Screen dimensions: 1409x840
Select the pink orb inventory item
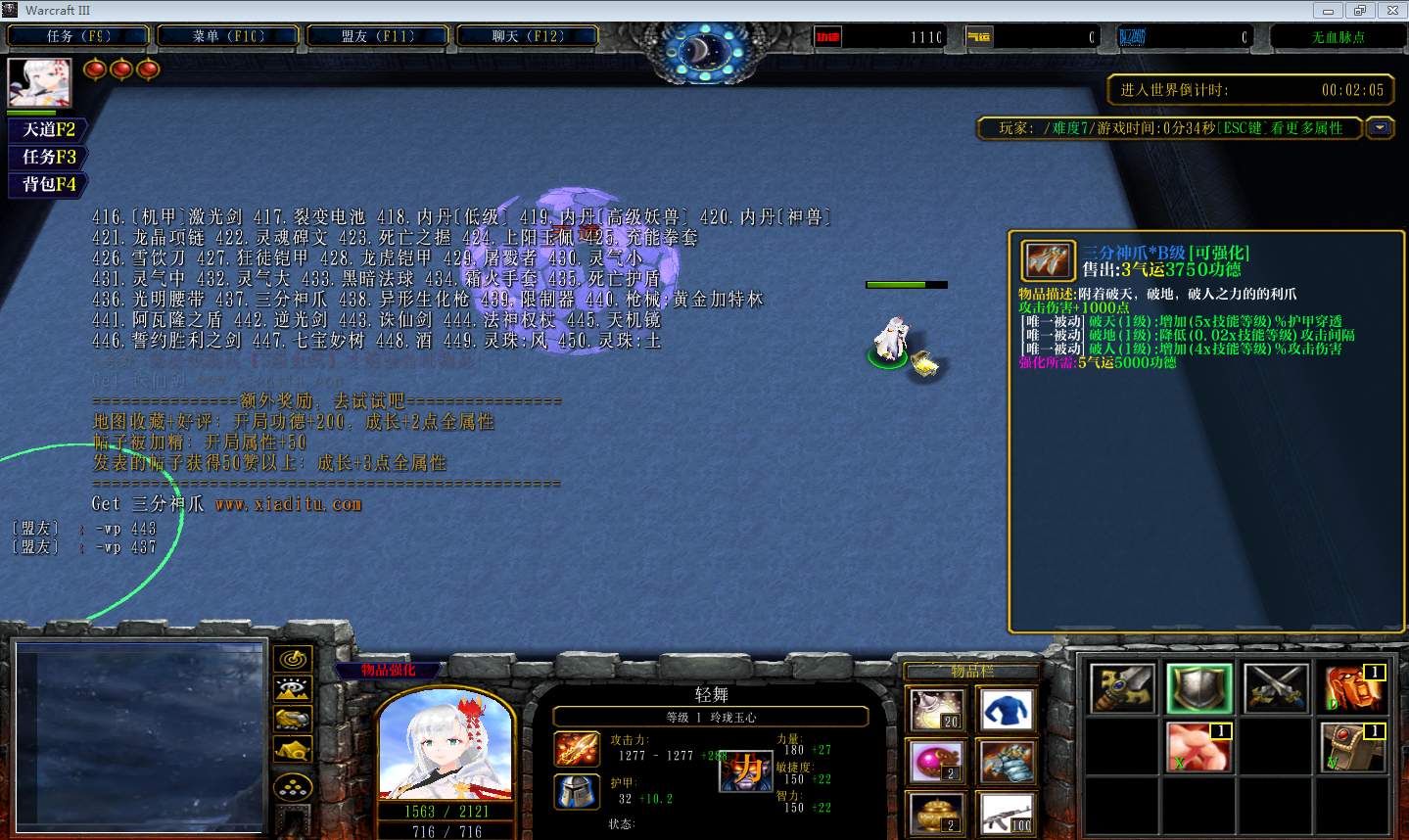(x=936, y=762)
